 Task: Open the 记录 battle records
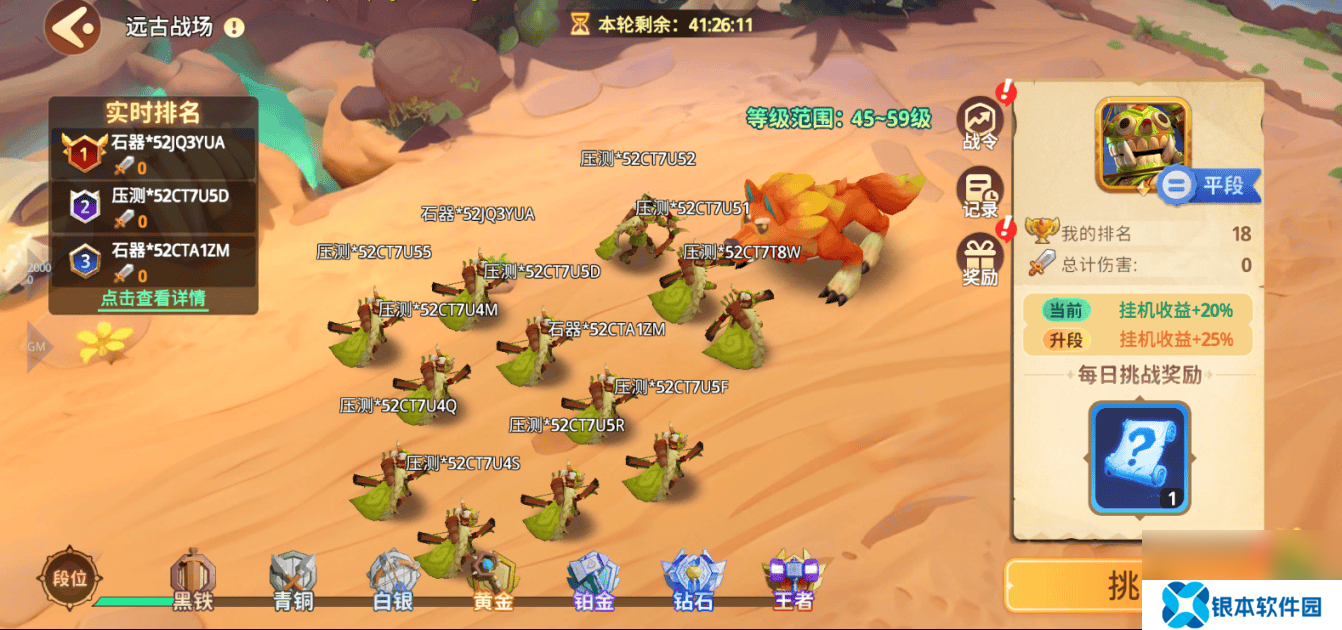pyautogui.click(x=981, y=194)
